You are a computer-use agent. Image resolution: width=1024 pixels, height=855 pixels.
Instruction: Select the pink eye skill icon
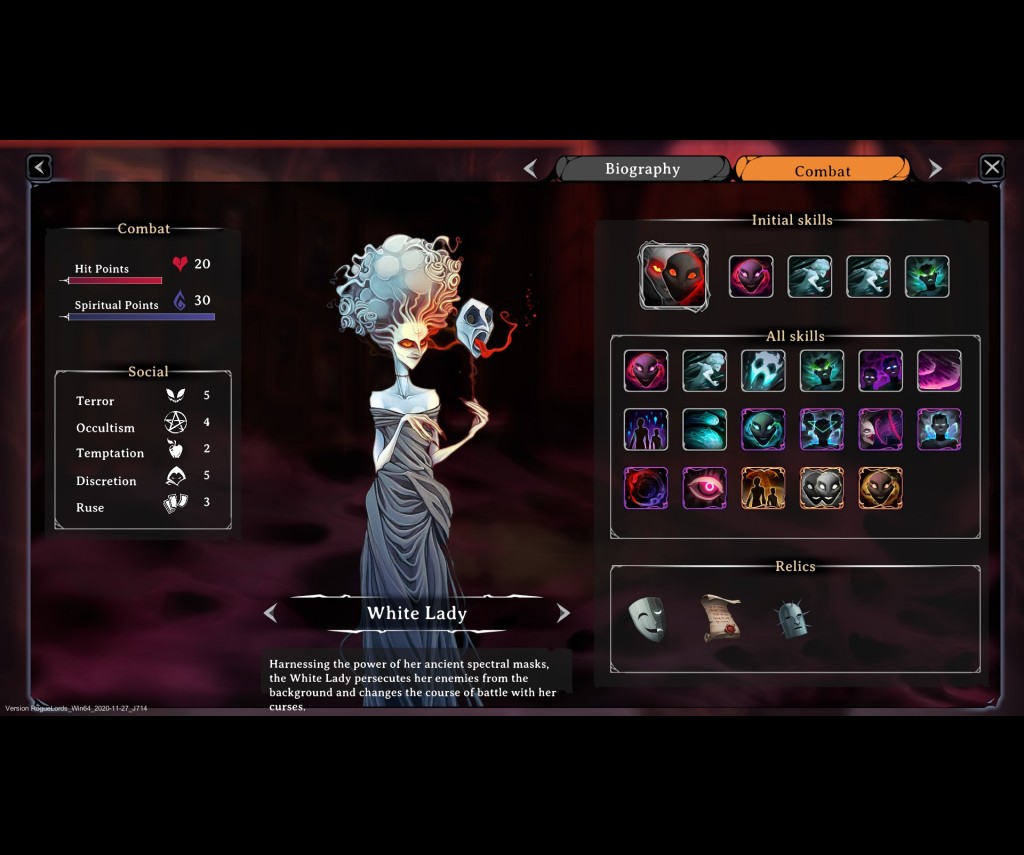click(x=704, y=488)
